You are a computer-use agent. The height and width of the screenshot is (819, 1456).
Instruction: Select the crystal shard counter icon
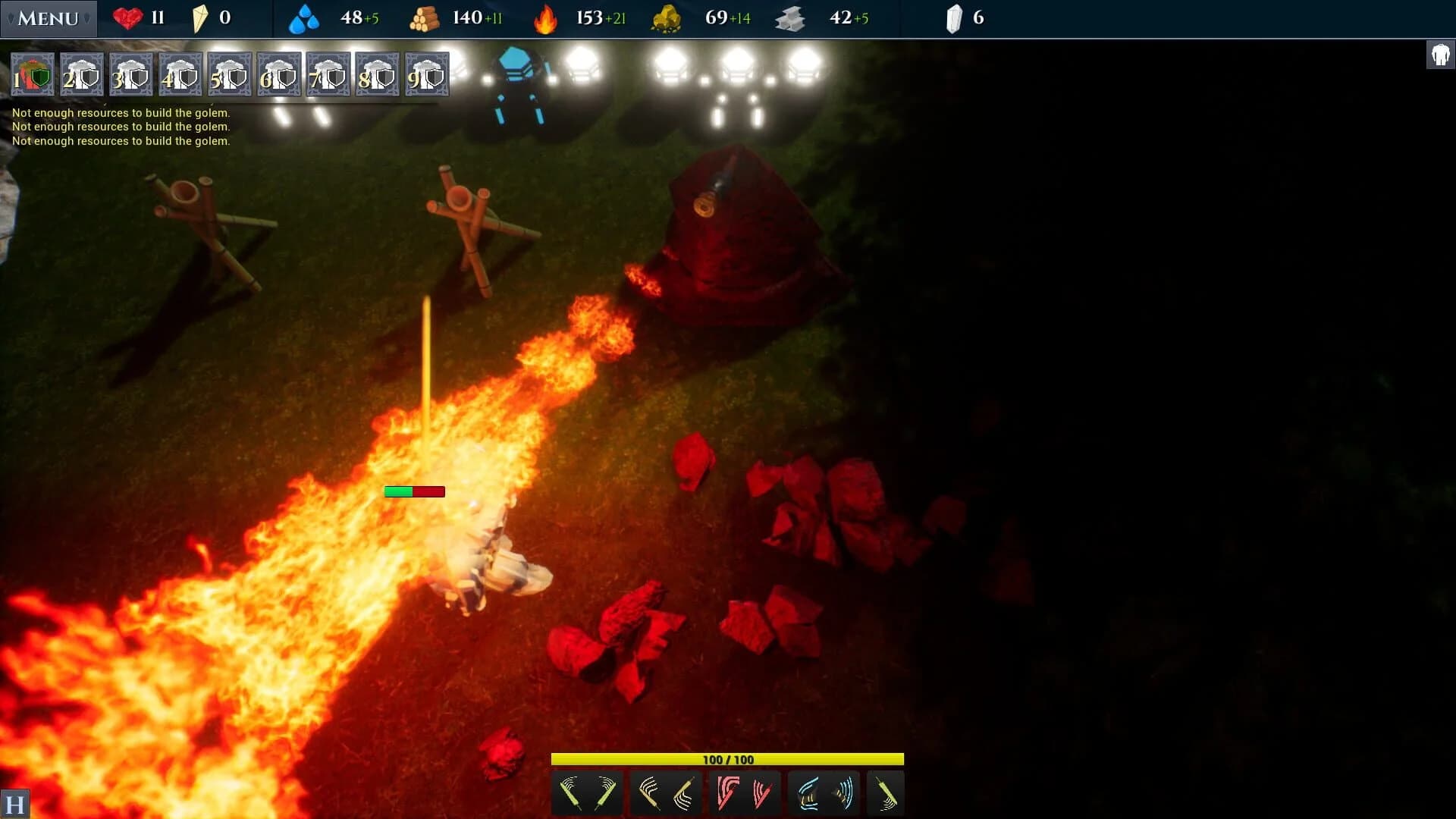[955, 17]
